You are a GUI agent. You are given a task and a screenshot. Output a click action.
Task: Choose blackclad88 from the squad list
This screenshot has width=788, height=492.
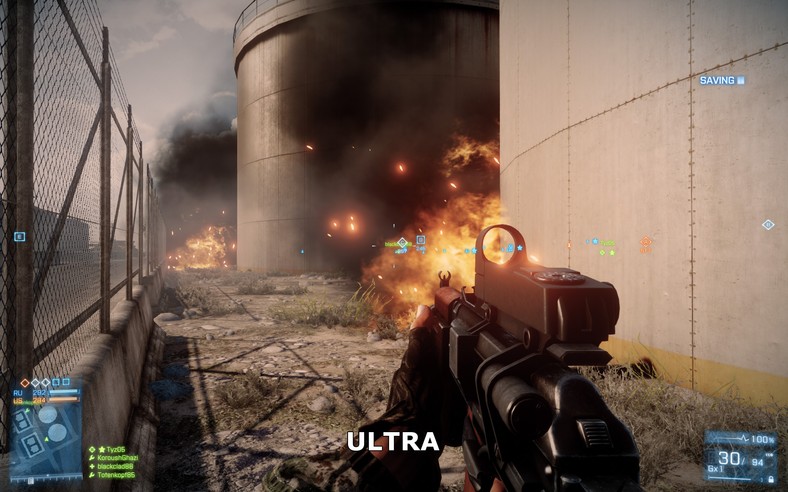(x=114, y=467)
